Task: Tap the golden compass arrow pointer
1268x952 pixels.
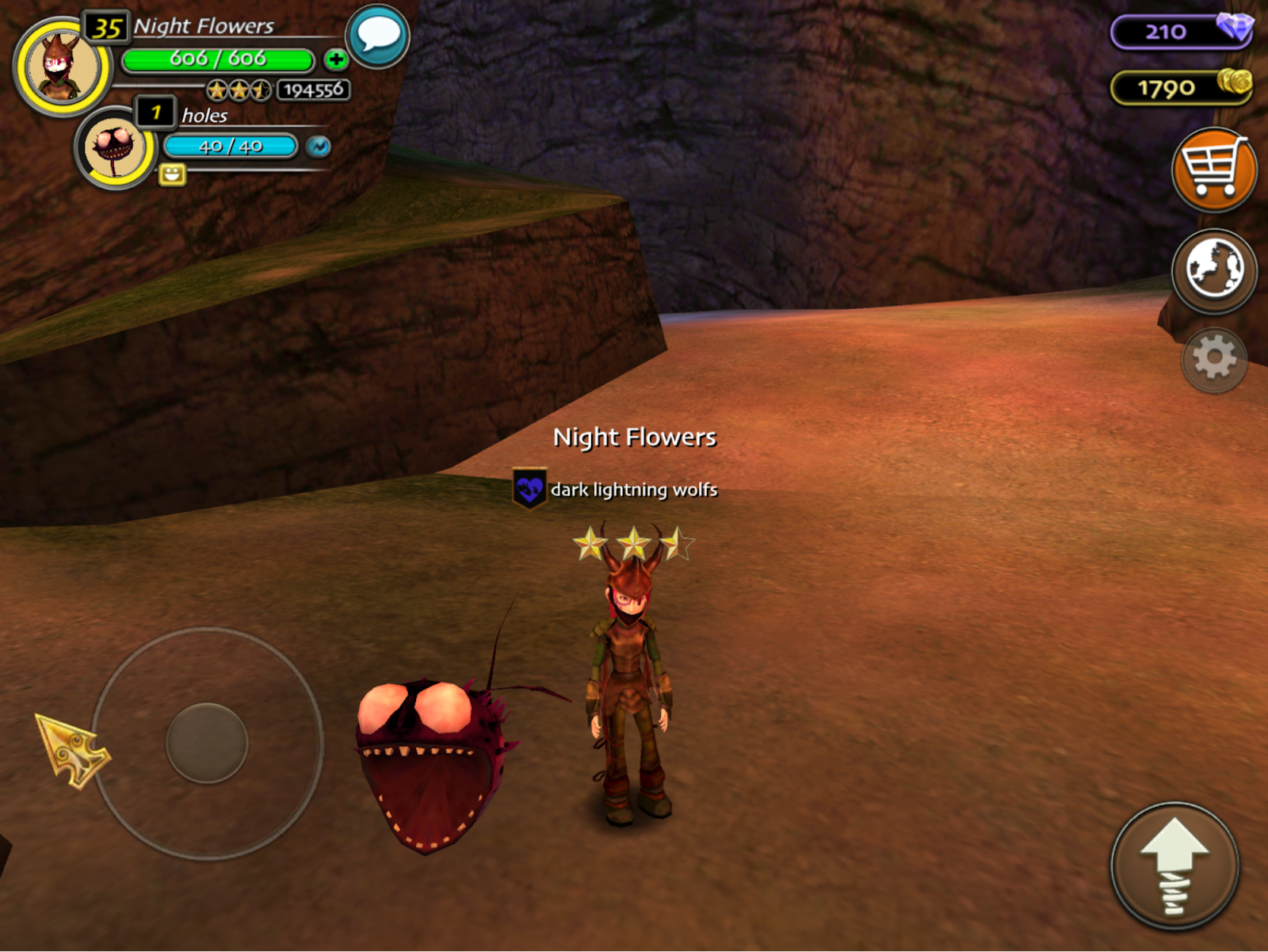Action: (71, 750)
